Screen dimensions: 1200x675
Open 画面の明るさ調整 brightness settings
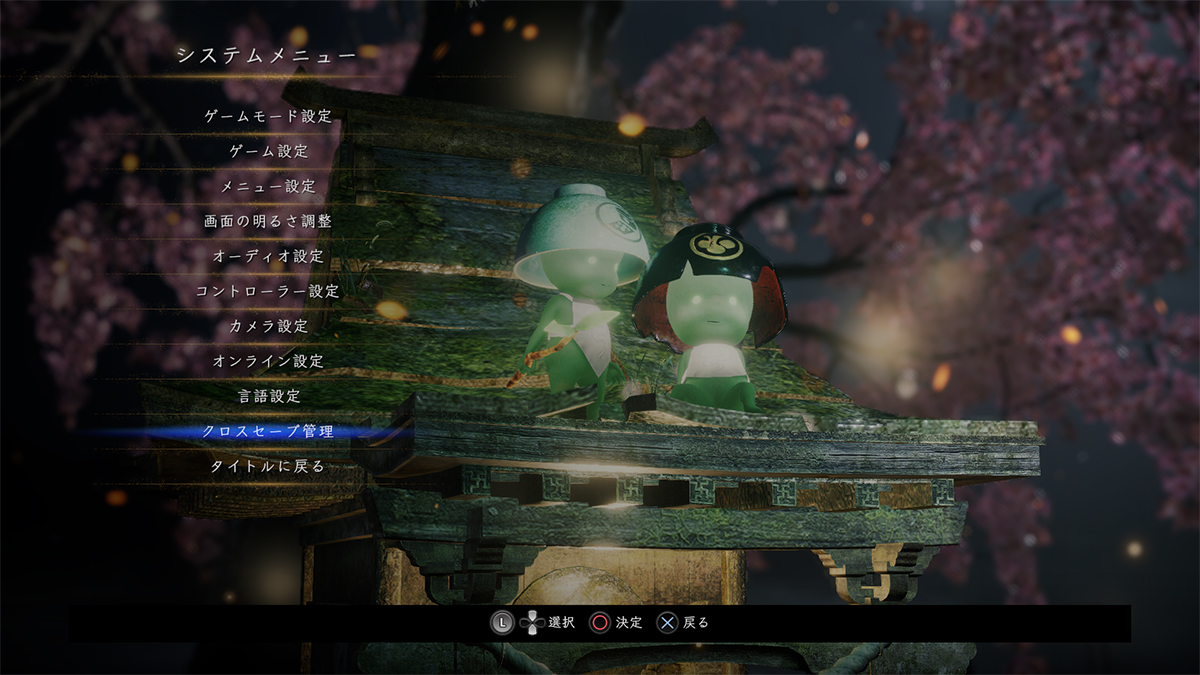268,221
